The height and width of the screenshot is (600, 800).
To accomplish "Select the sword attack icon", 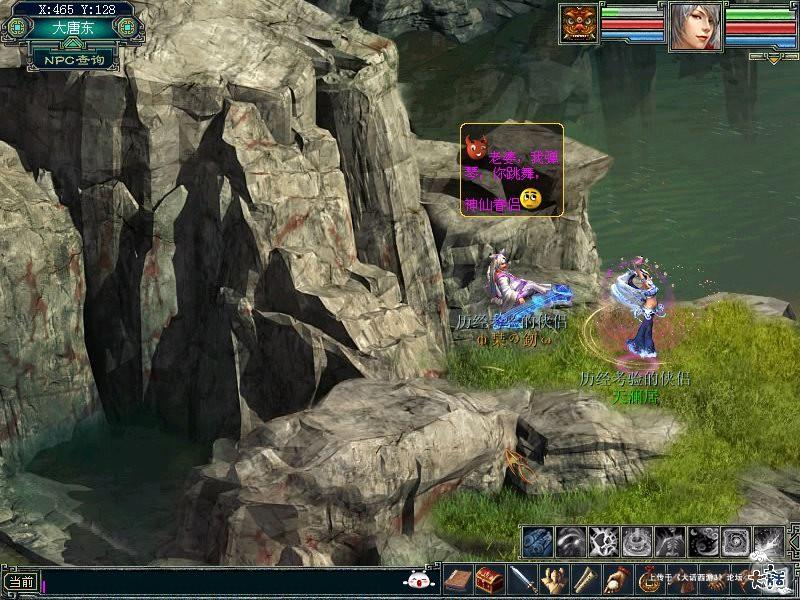I will (x=522, y=579).
